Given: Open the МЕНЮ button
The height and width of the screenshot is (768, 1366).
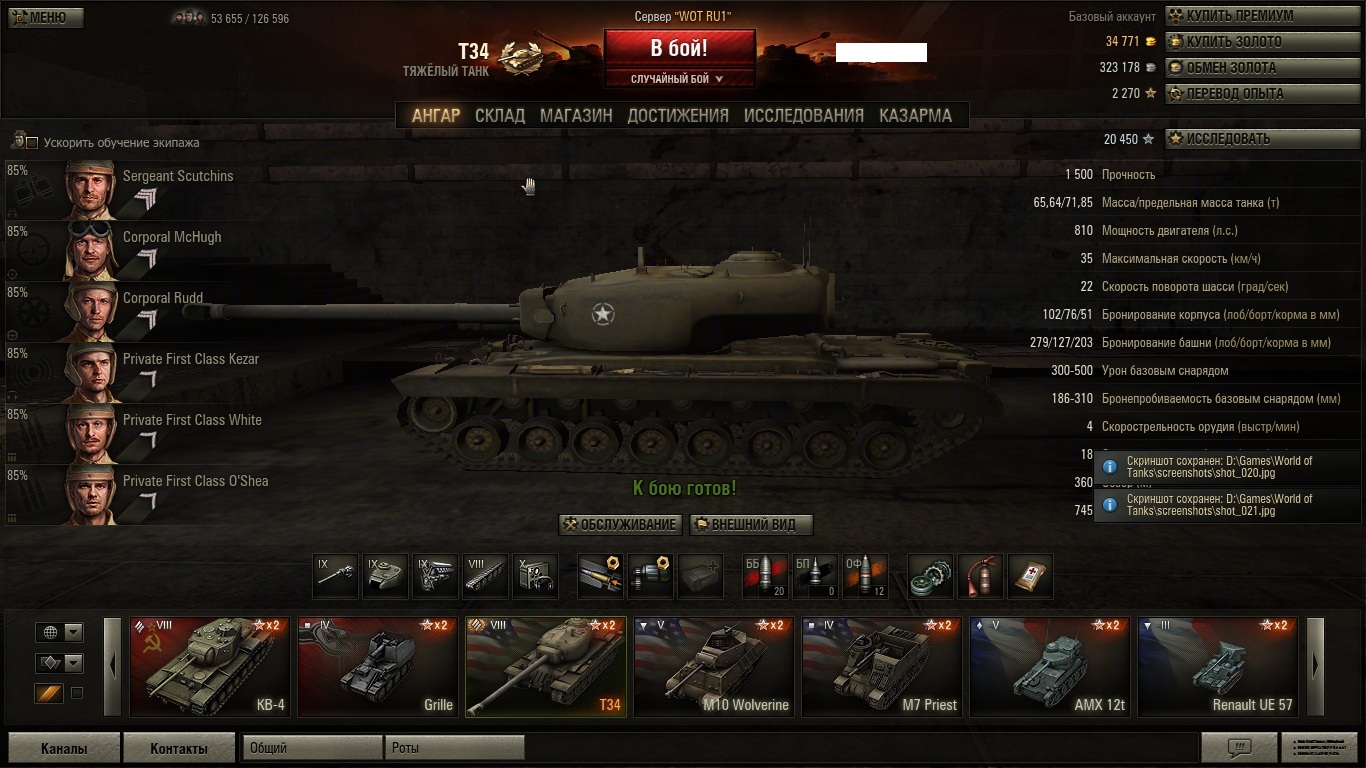Looking at the screenshot, I should coord(46,18).
